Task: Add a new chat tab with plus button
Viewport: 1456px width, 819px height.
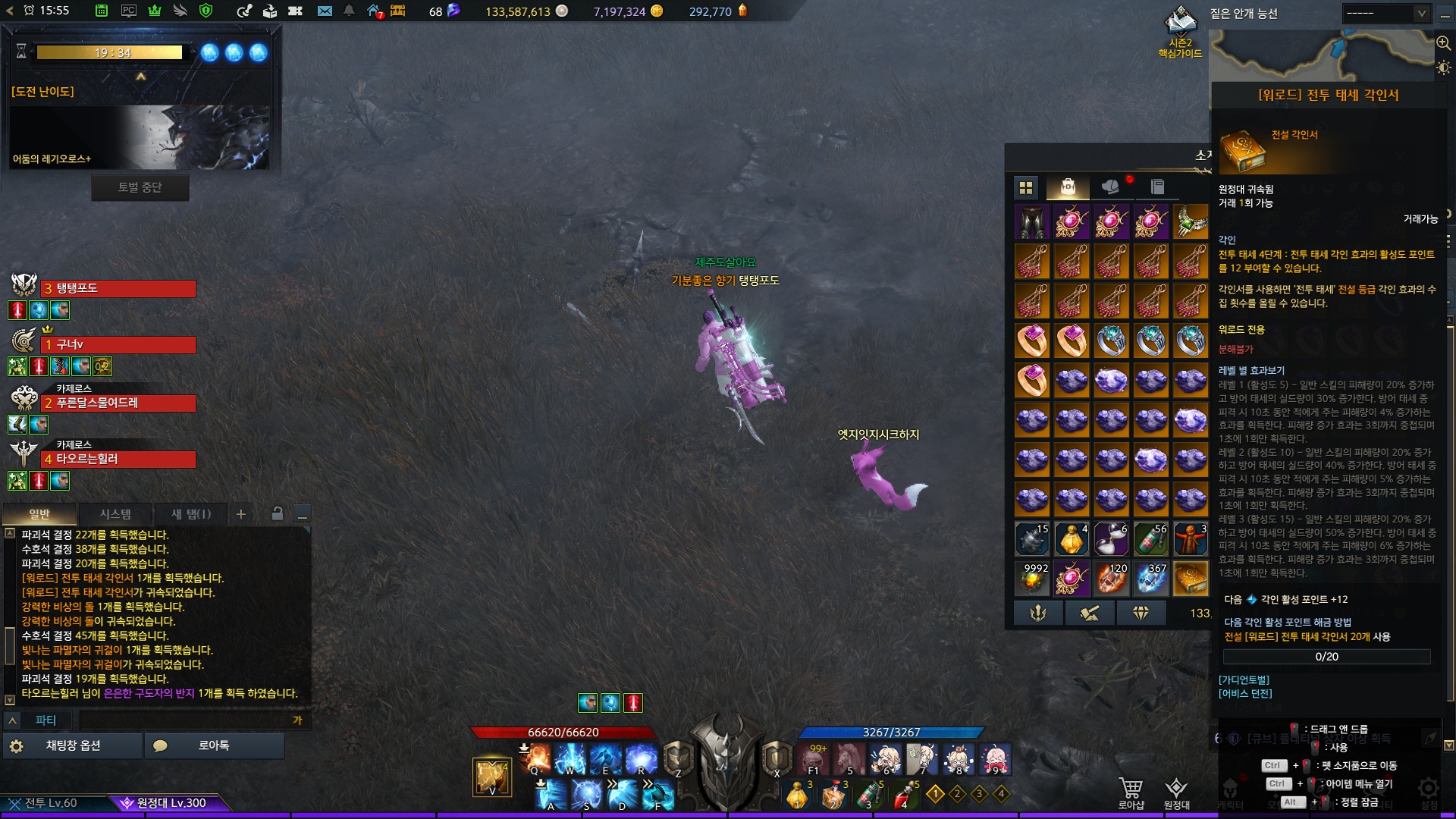Action: pos(240,514)
